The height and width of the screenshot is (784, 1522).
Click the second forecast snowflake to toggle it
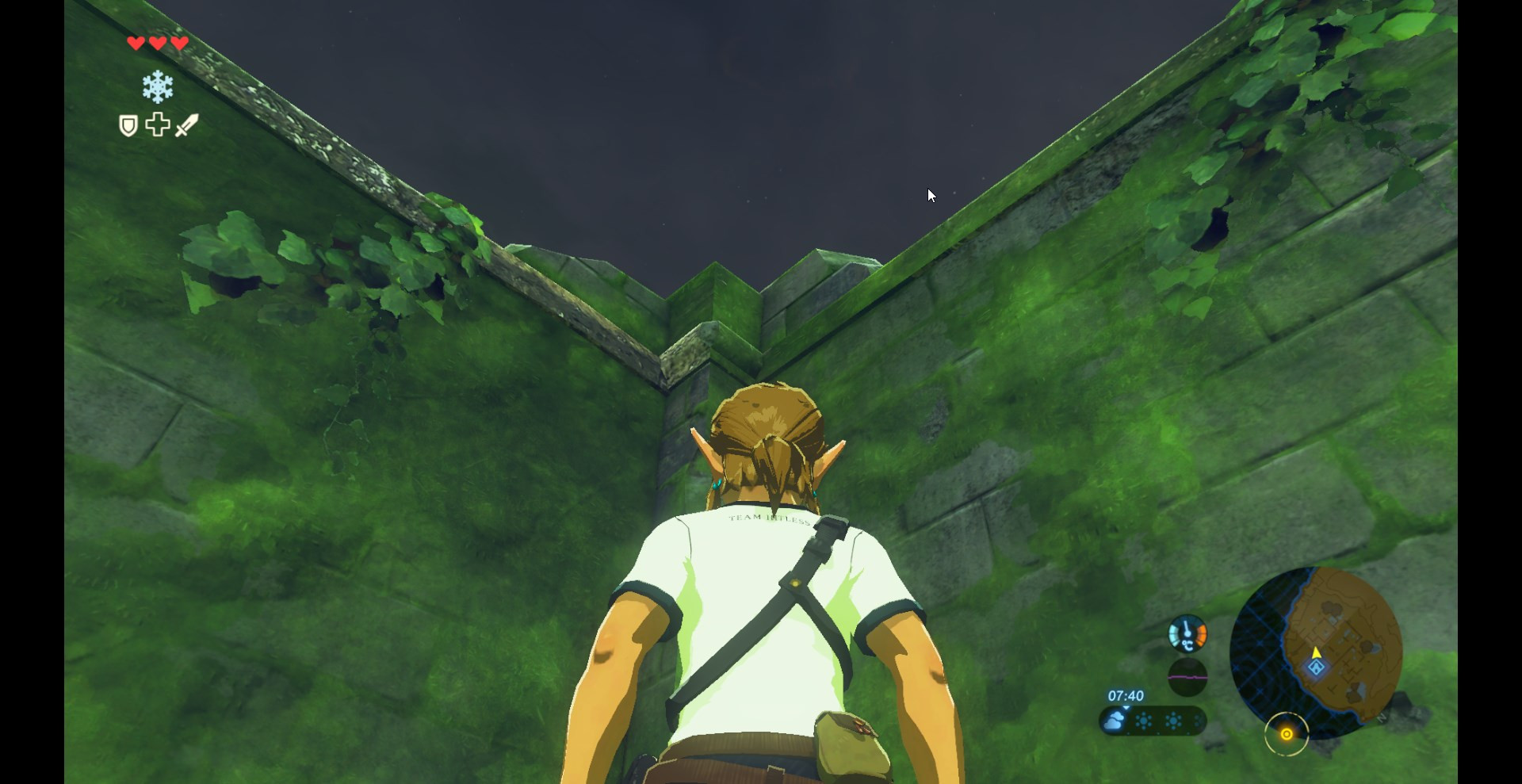[1173, 721]
